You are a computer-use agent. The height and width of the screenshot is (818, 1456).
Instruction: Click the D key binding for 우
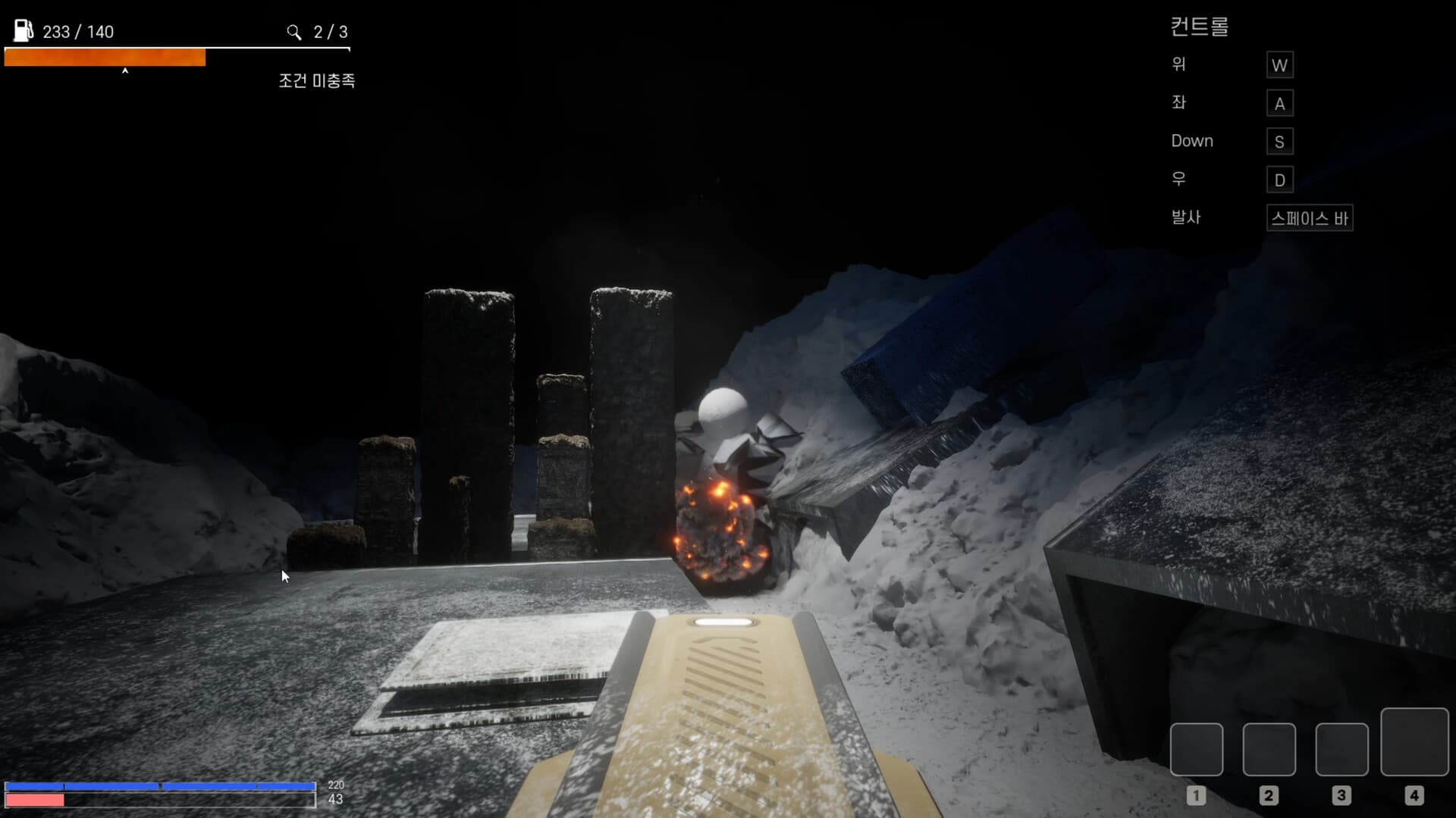pos(1279,180)
